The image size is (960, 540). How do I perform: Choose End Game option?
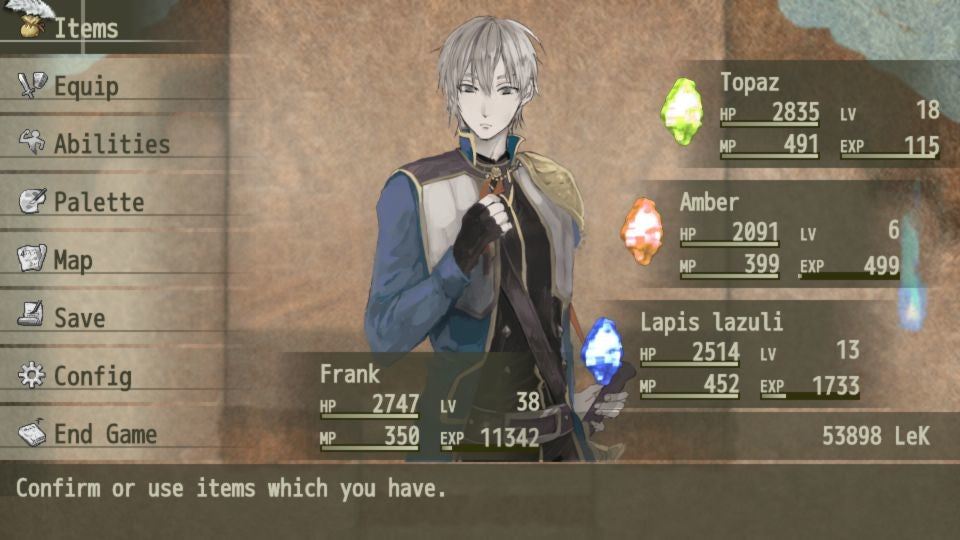(104, 434)
